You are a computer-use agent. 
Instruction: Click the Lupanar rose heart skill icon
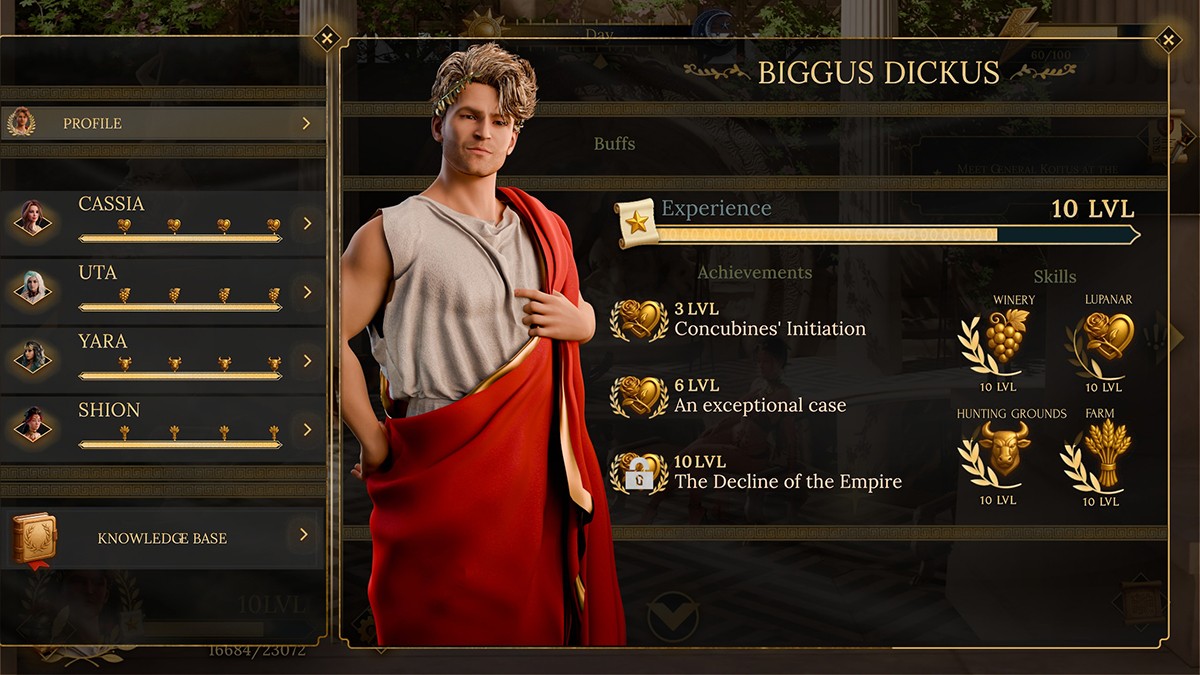point(1106,337)
